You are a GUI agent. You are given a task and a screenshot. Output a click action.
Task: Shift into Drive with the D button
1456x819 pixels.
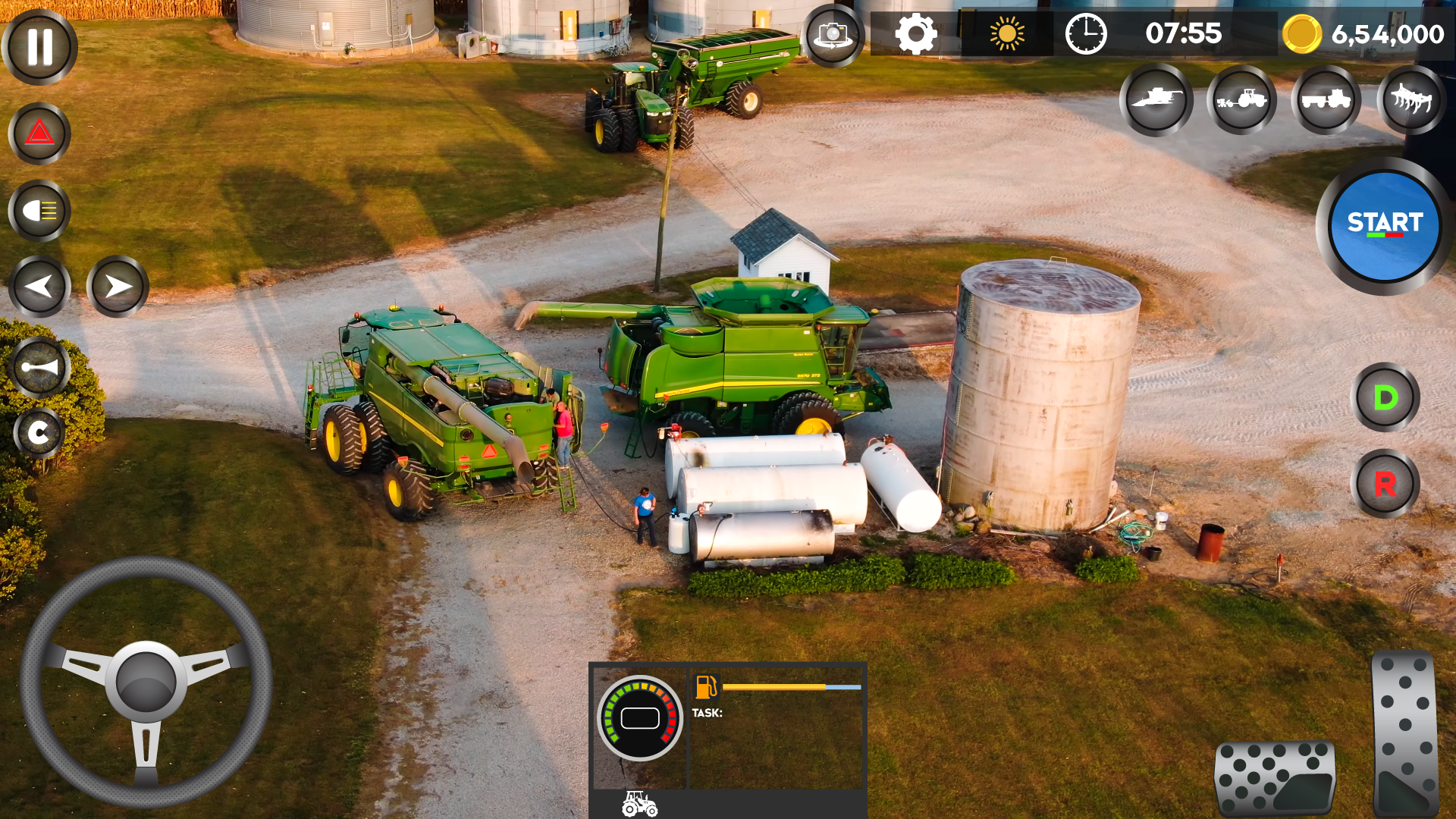[1385, 397]
